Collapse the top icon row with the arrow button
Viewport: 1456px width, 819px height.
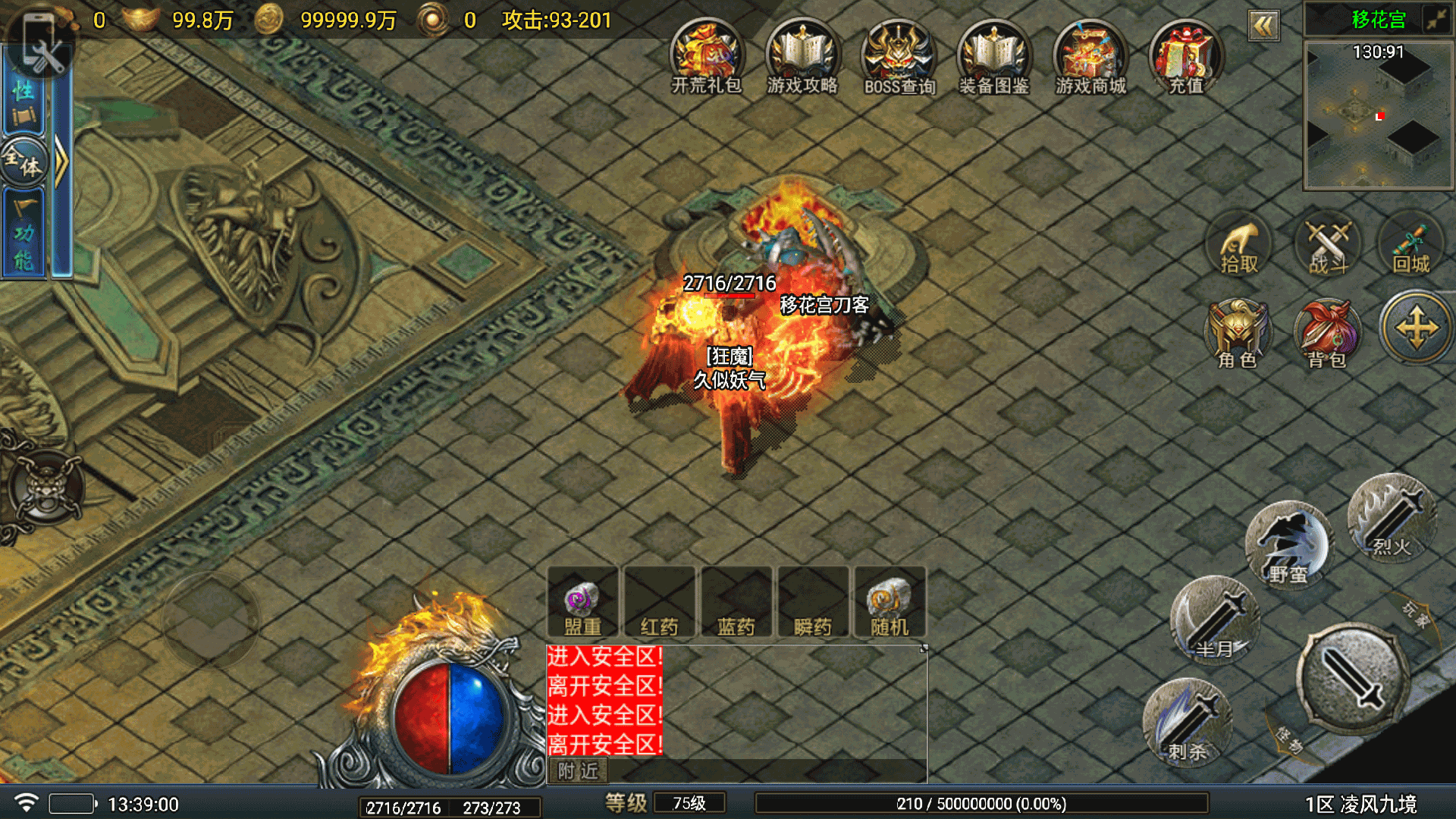1263,27
